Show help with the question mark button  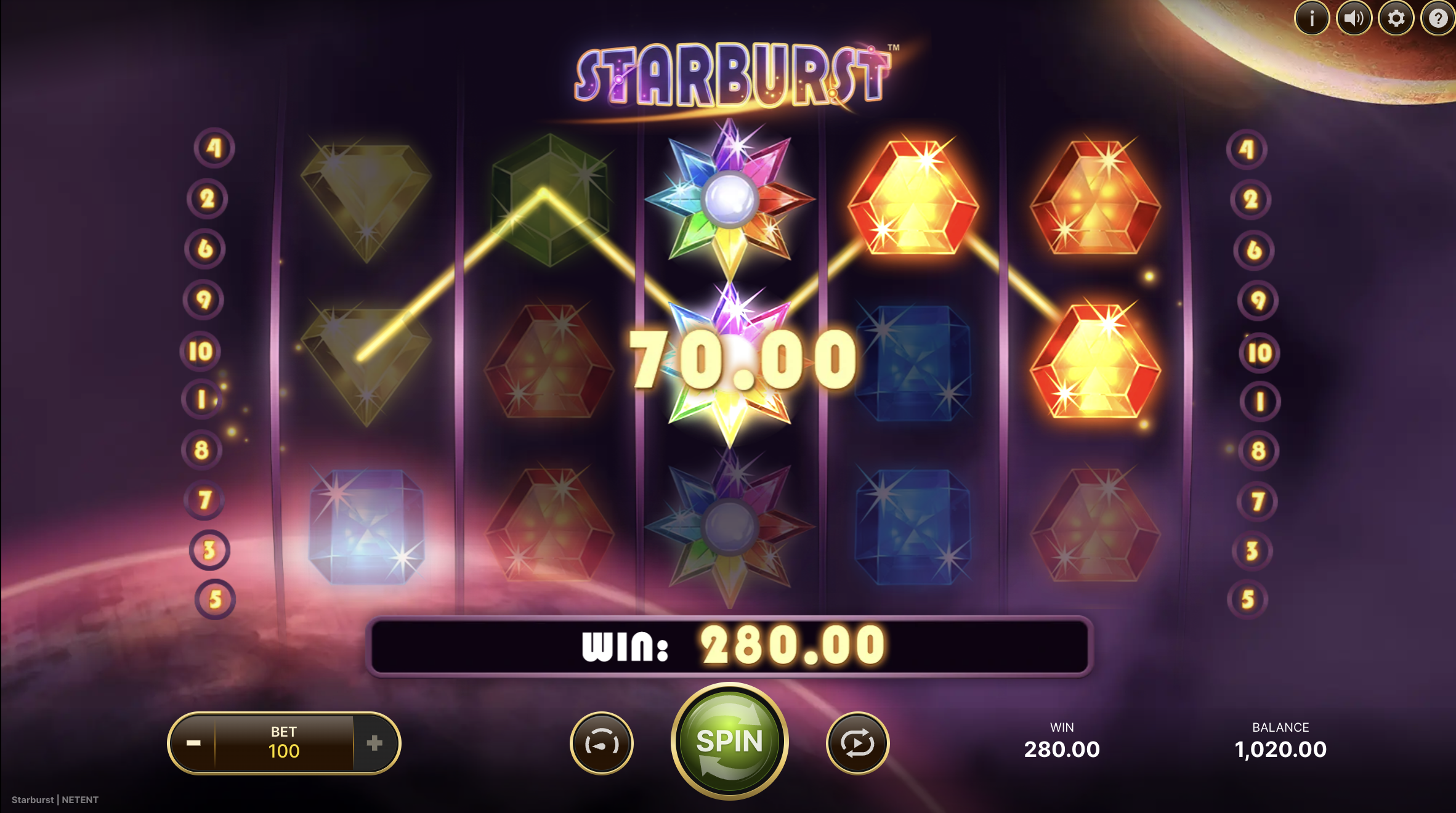[1438, 18]
